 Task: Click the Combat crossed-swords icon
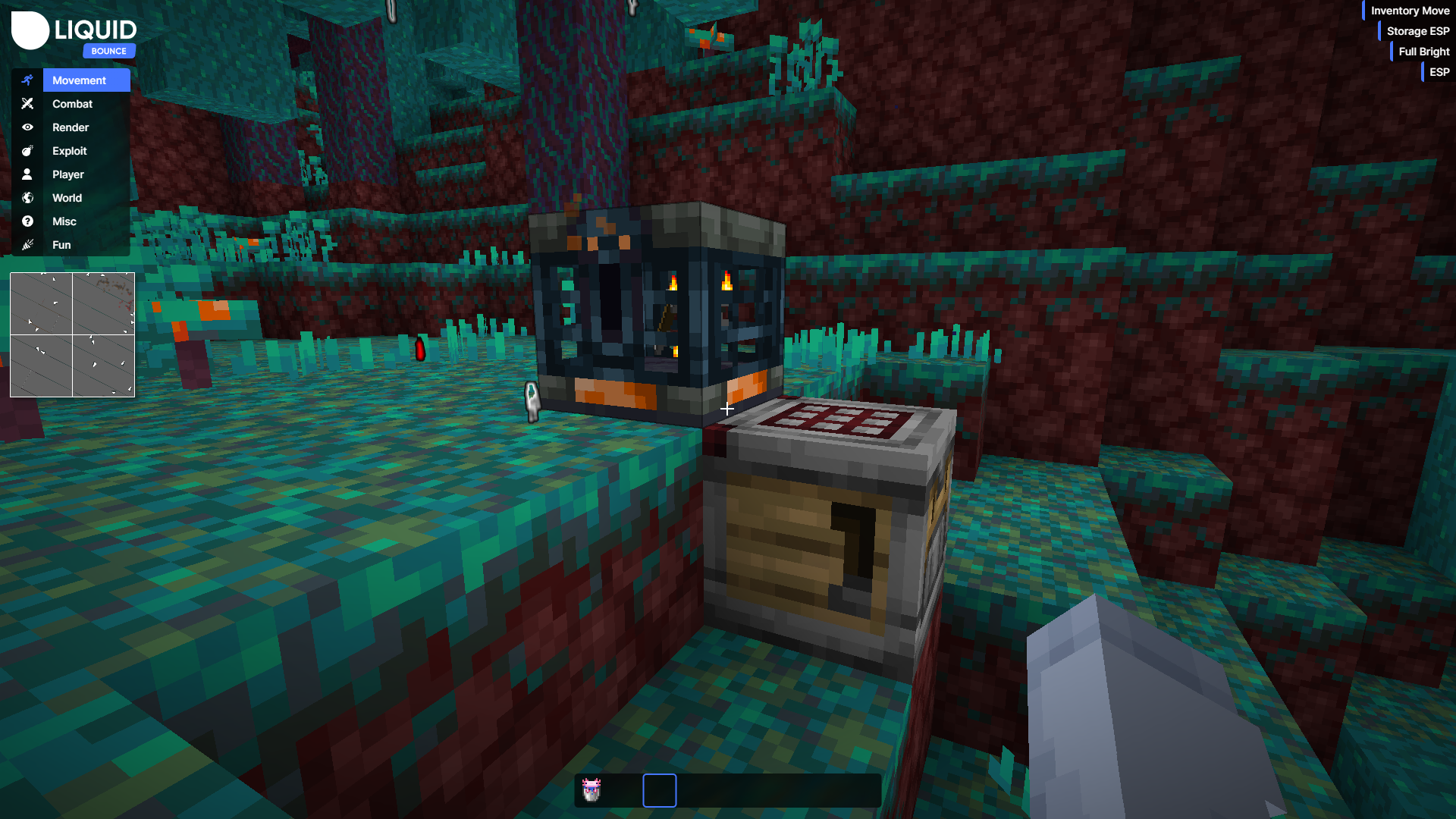point(28,103)
